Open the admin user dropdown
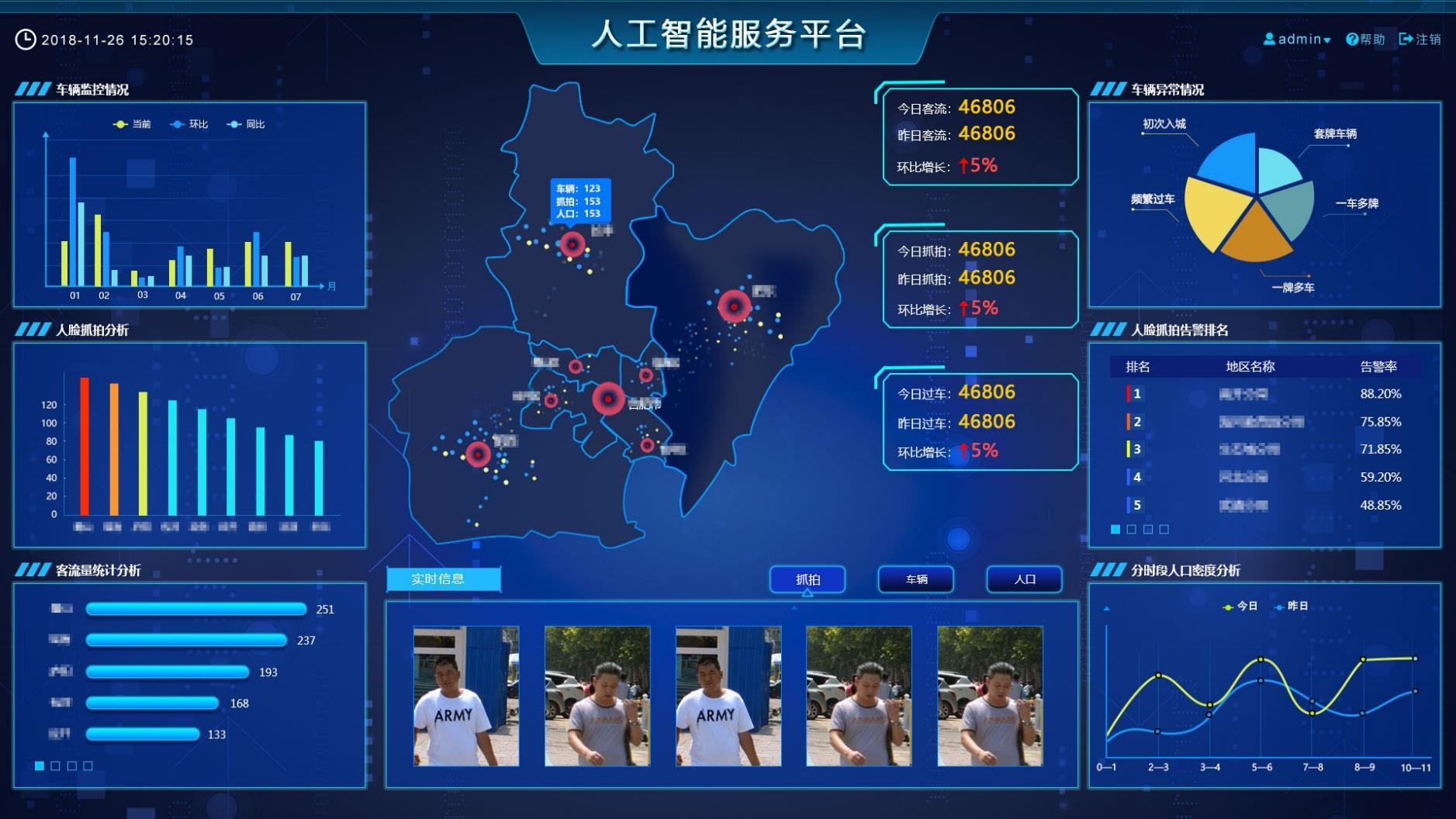 pos(1297,39)
